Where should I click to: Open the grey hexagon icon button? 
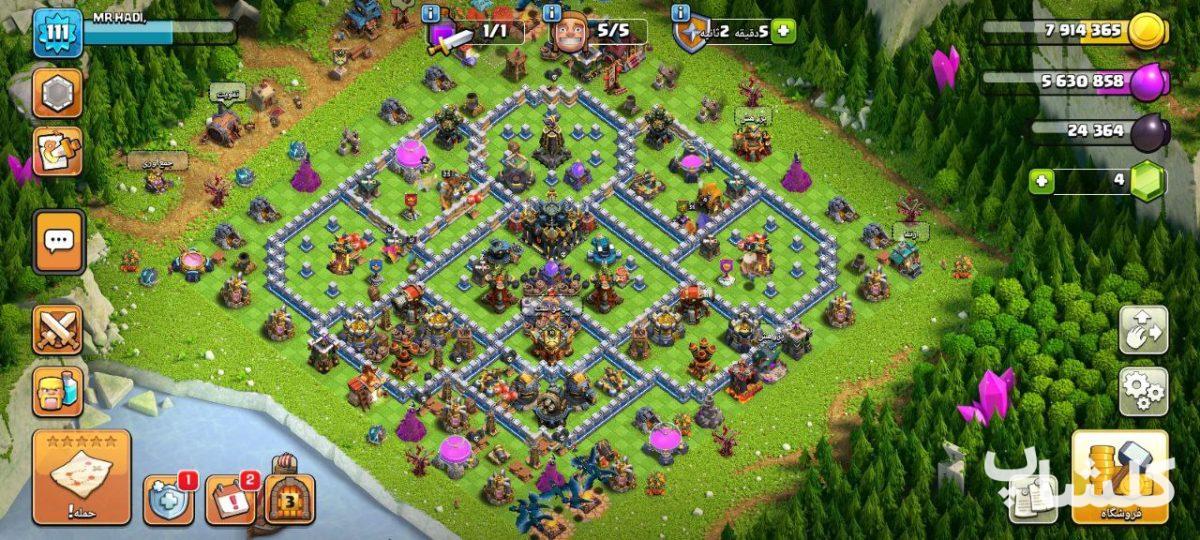(57, 94)
